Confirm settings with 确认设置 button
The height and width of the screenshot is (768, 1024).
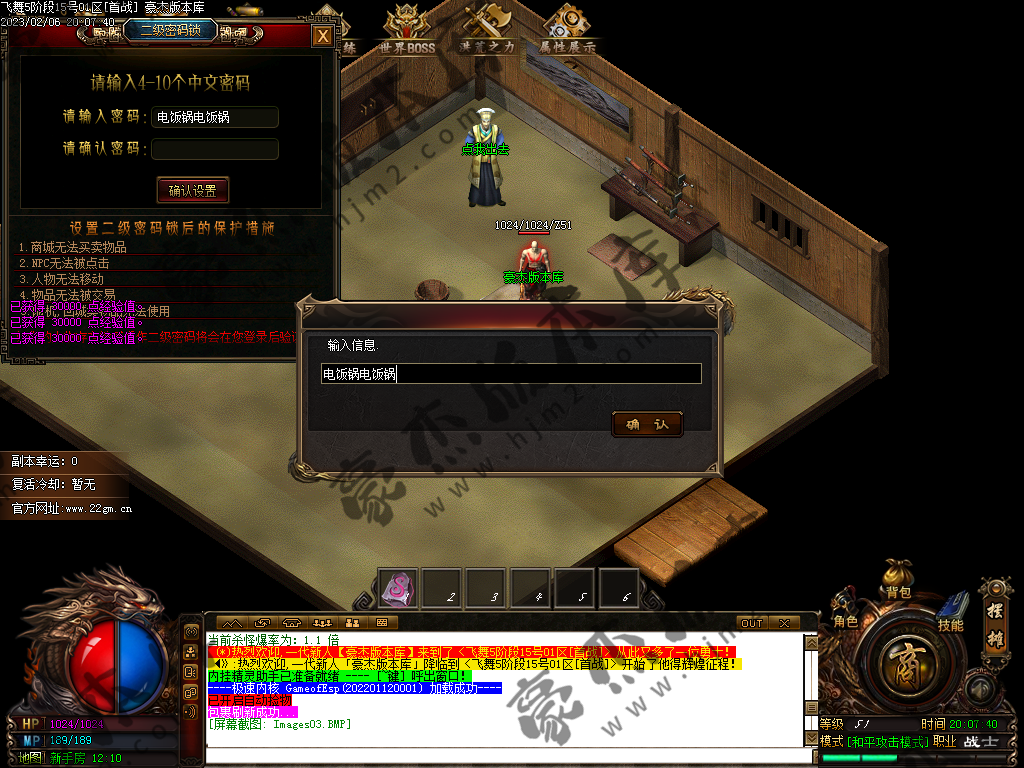click(x=193, y=190)
